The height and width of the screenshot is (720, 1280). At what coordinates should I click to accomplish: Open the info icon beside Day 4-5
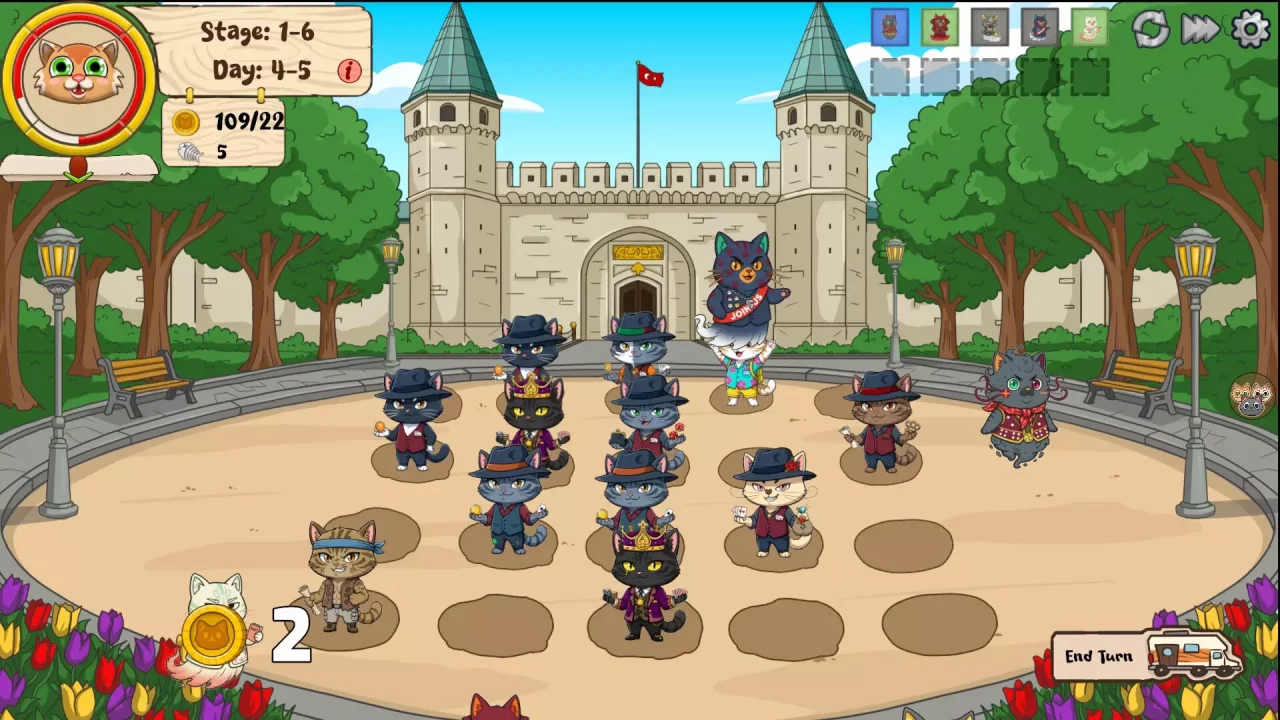tap(349, 72)
